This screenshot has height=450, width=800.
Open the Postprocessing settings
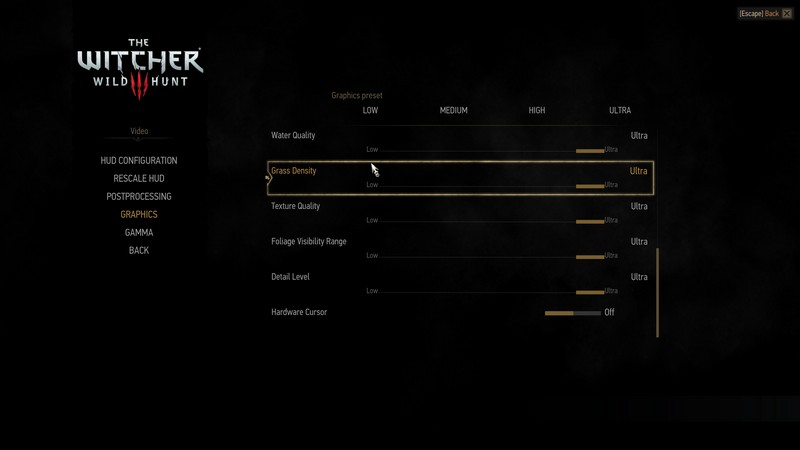139,197
